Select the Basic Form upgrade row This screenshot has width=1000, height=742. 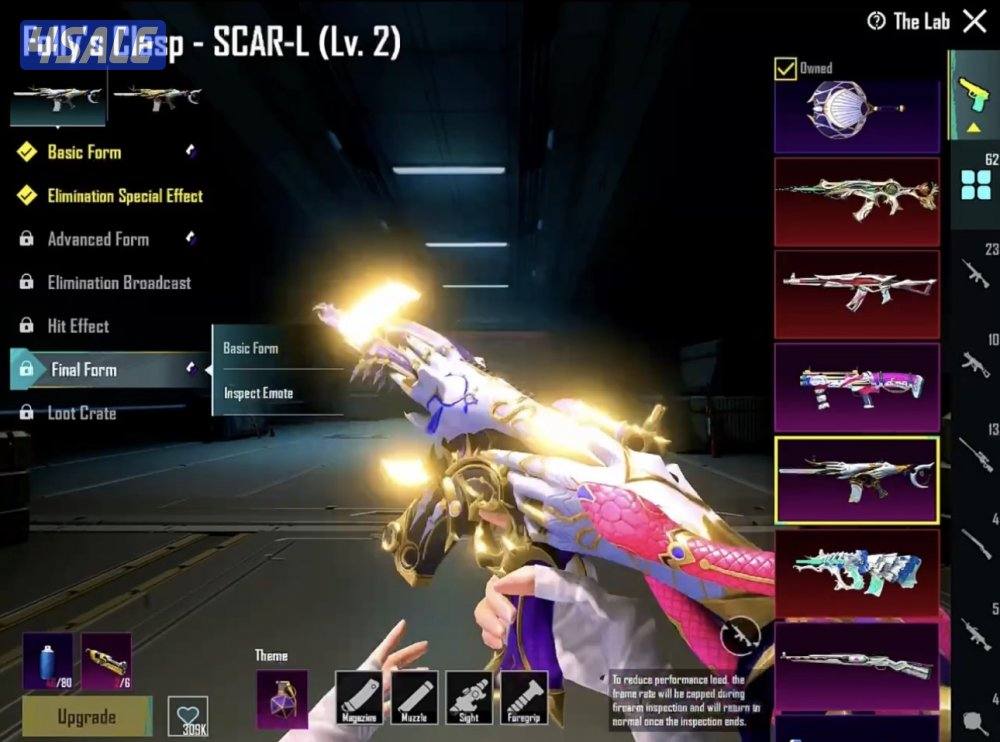coord(84,152)
